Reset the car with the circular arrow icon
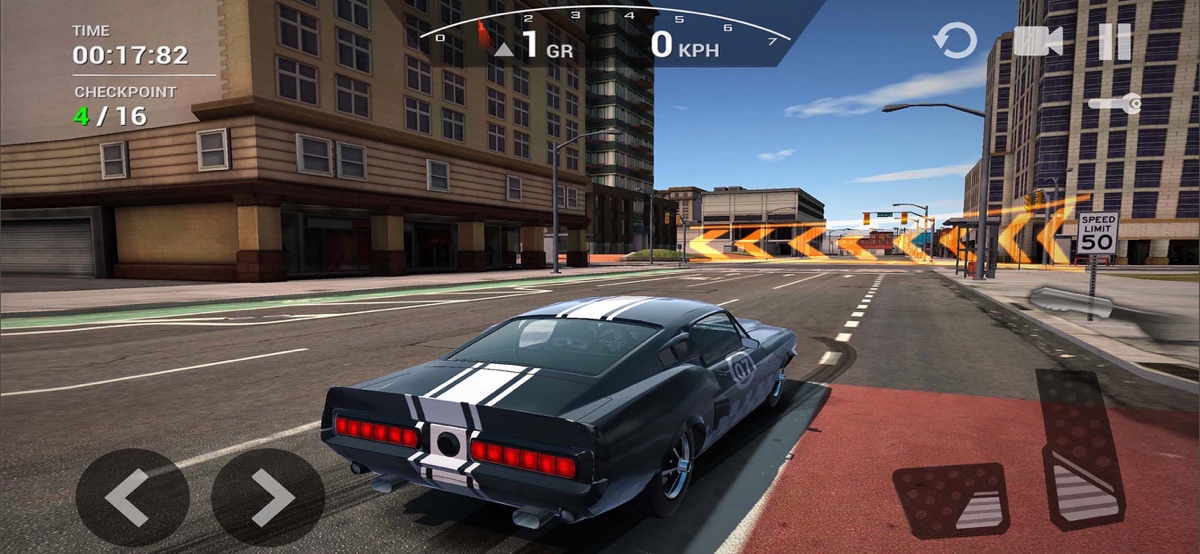Viewport: 1200px width, 554px height. (x=955, y=42)
